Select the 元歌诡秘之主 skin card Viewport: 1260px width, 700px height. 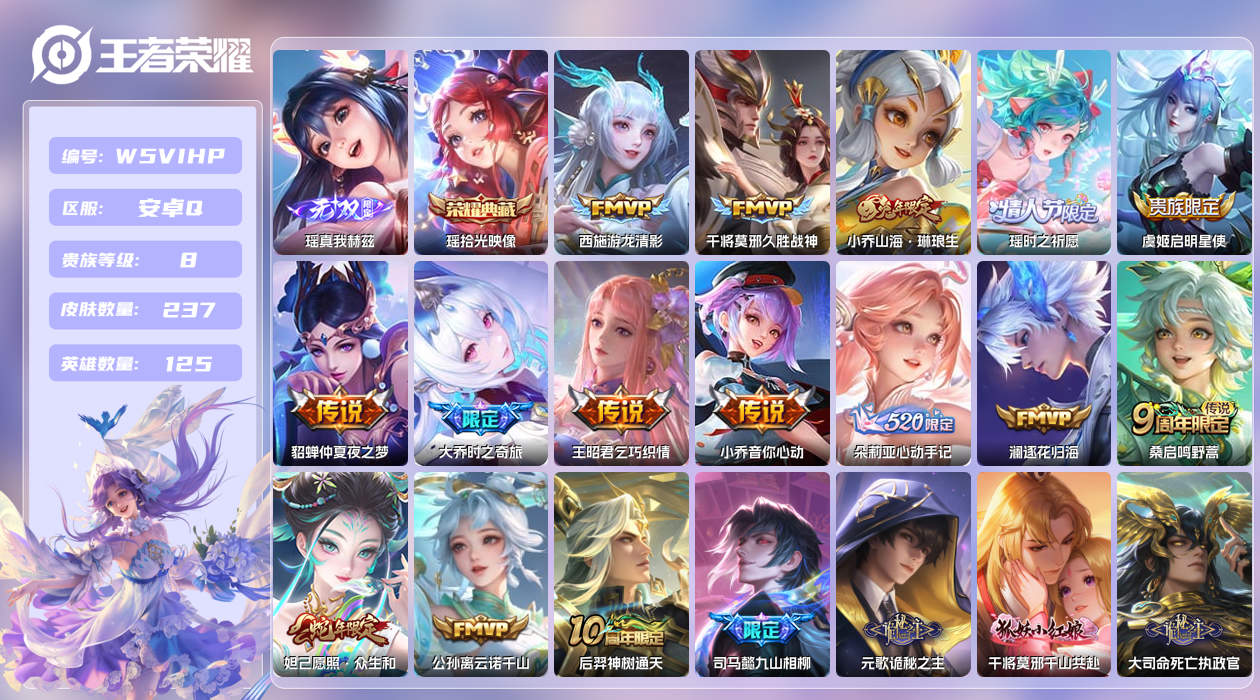903,574
